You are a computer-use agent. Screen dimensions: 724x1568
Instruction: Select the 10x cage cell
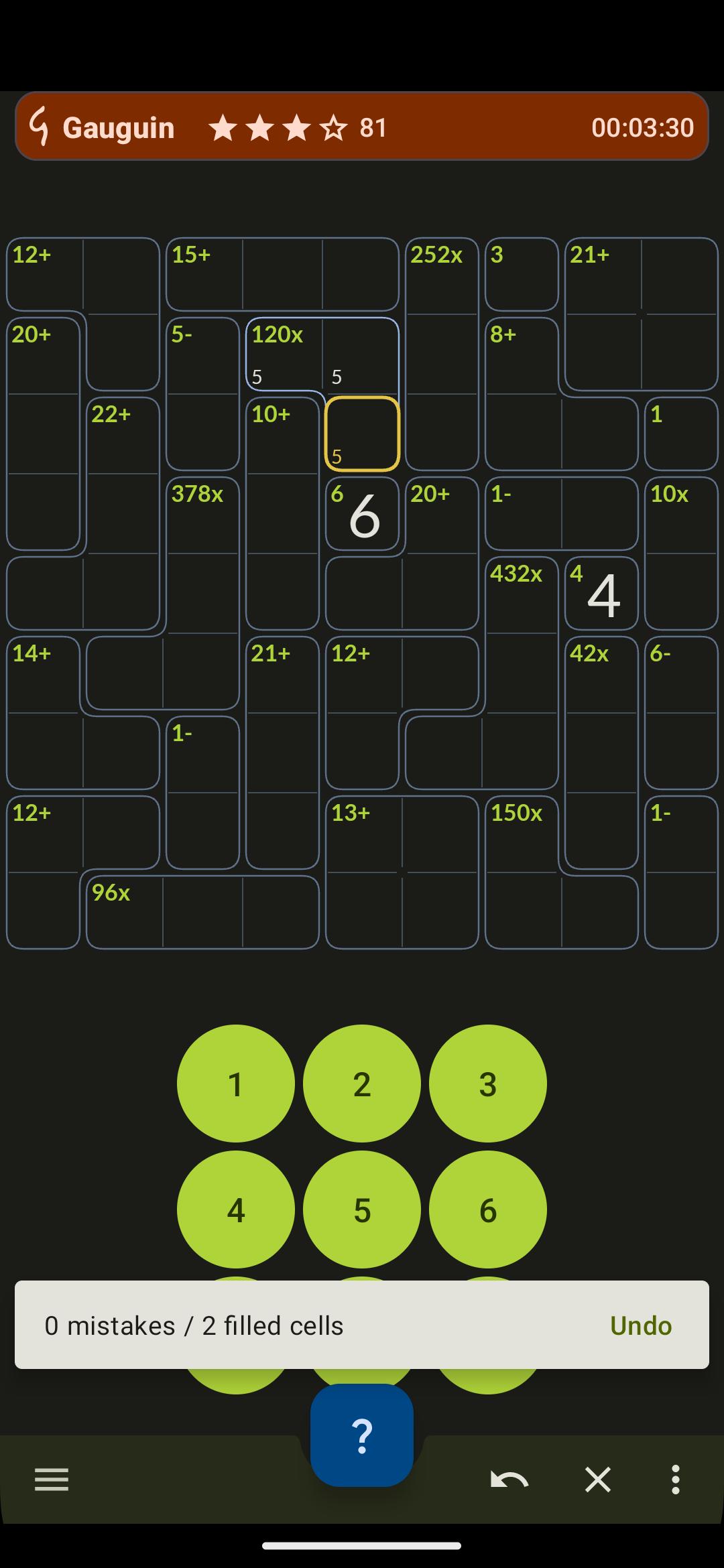681,515
